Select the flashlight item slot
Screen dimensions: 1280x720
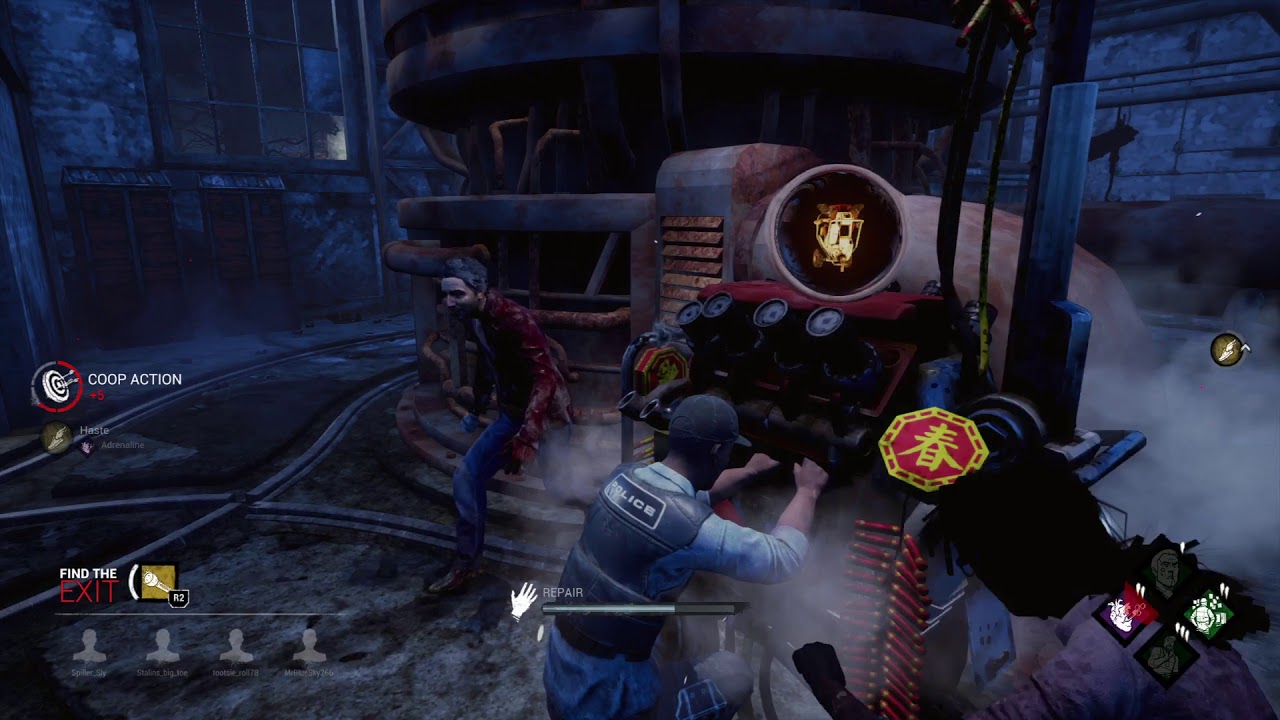click(x=159, y=582)
